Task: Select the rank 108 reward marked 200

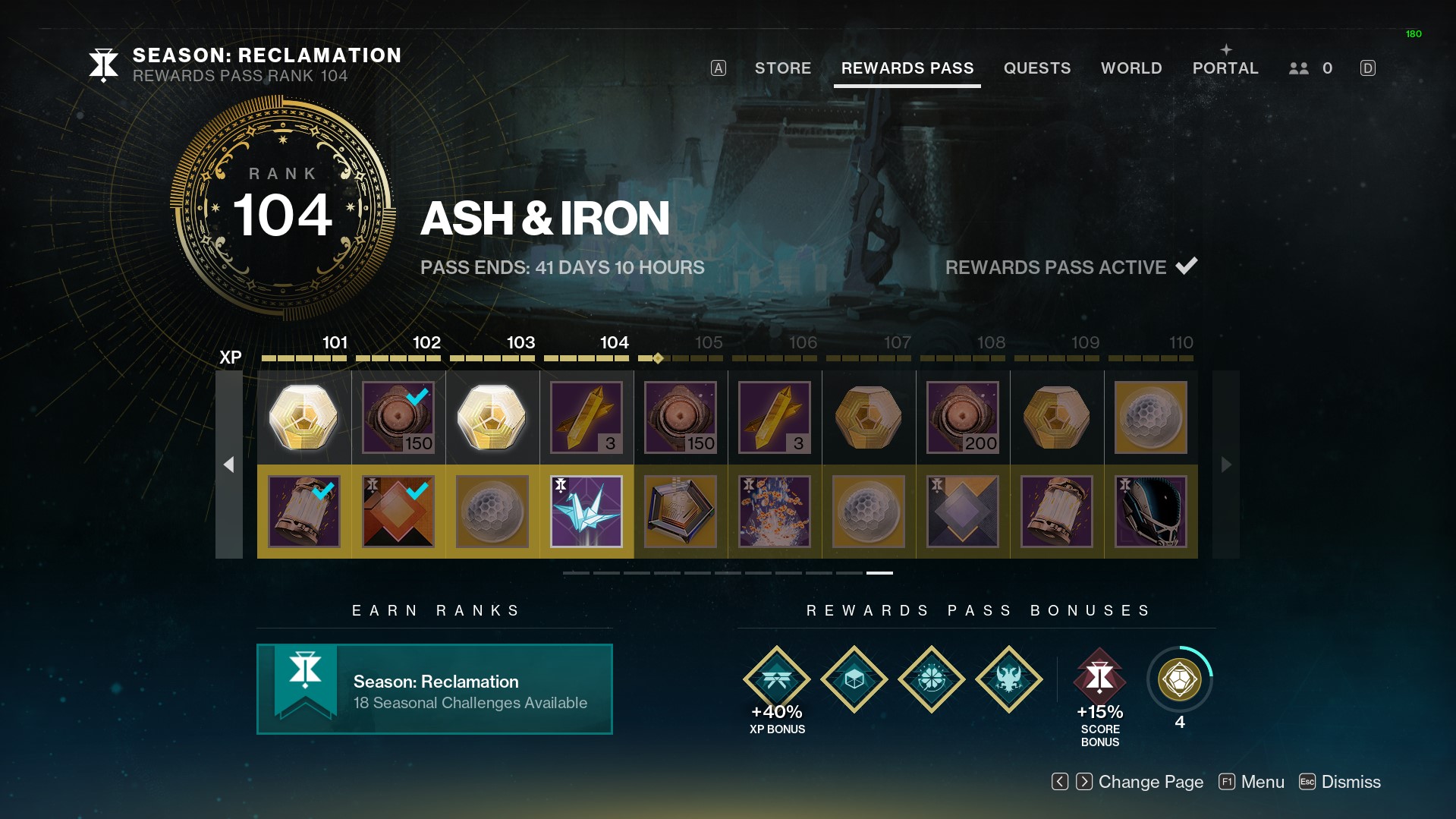Action: pos(962,417)
